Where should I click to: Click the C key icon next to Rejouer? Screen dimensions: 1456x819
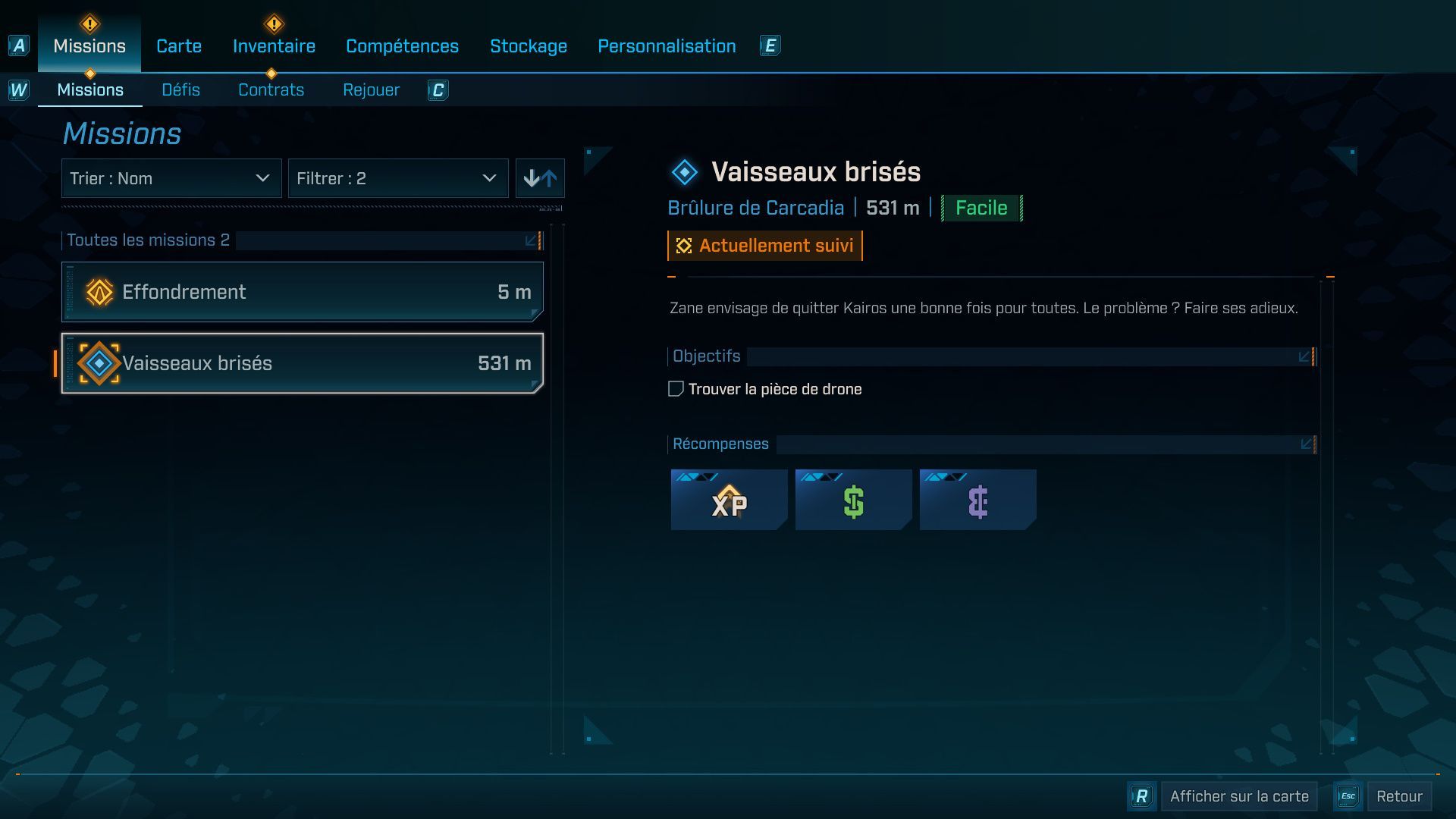coord(438,89)
